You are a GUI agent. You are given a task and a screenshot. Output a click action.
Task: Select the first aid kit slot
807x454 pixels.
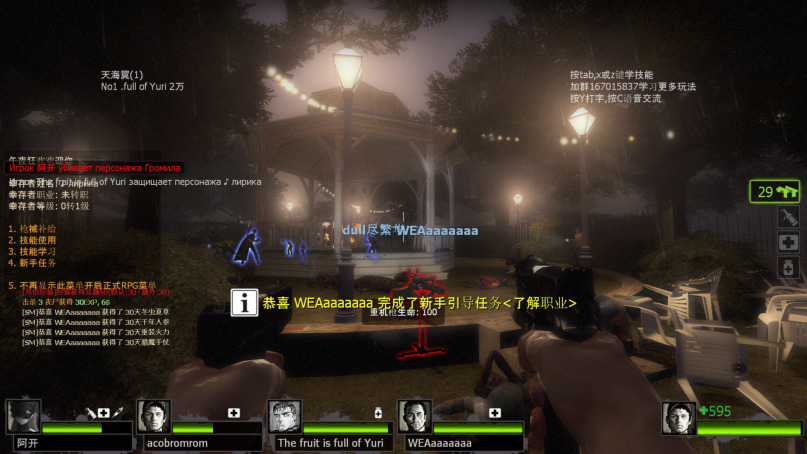point(789,243)
